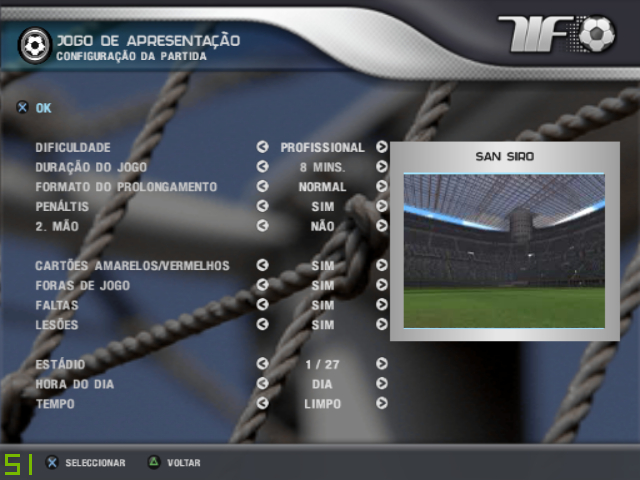The height and width of the screenshot is (480, 640).
Task: Select Cartões Amarelos/Vermelhos option
Action: click(x=132, y=266)
